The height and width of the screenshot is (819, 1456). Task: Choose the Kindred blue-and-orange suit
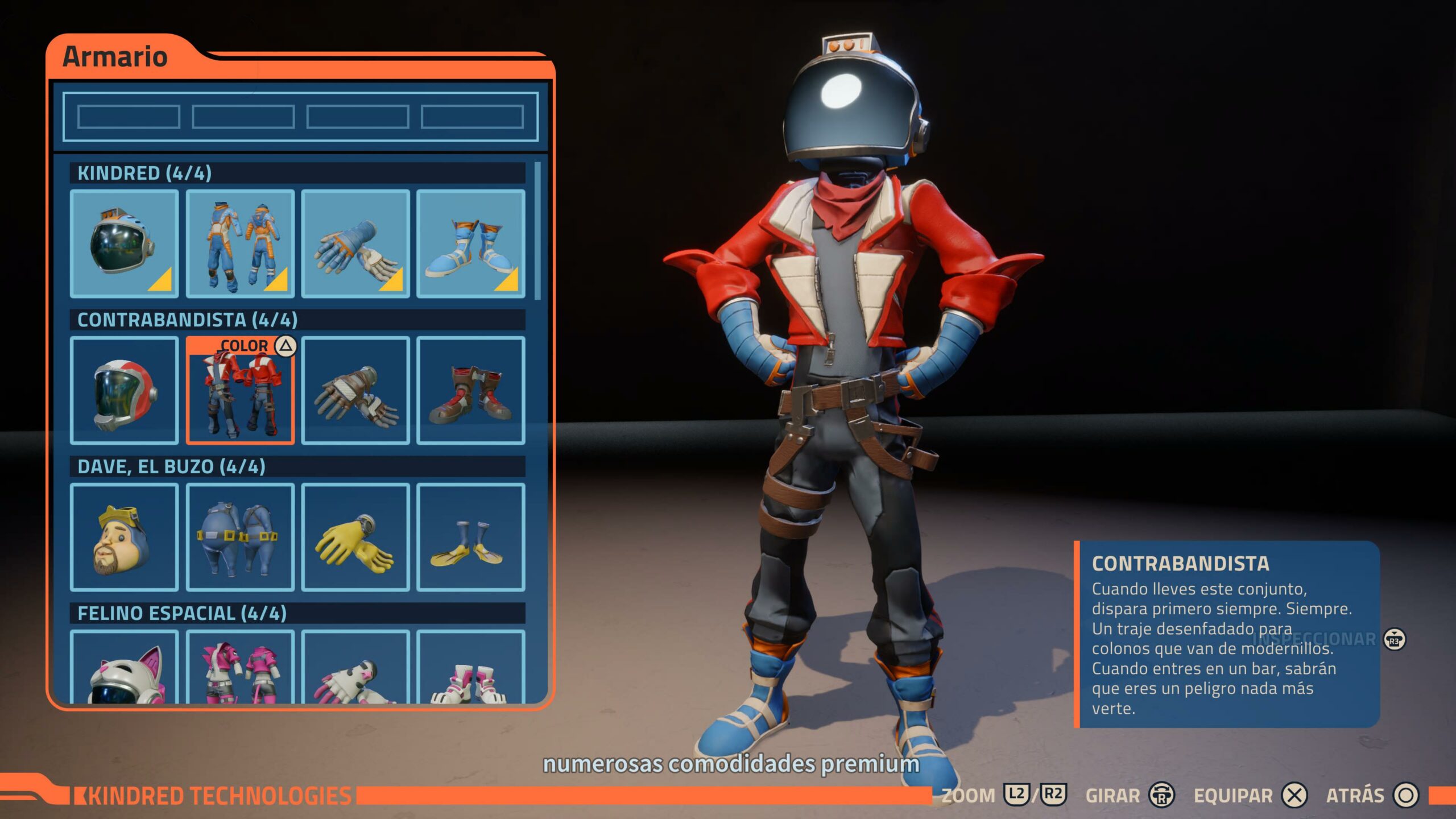240,243
